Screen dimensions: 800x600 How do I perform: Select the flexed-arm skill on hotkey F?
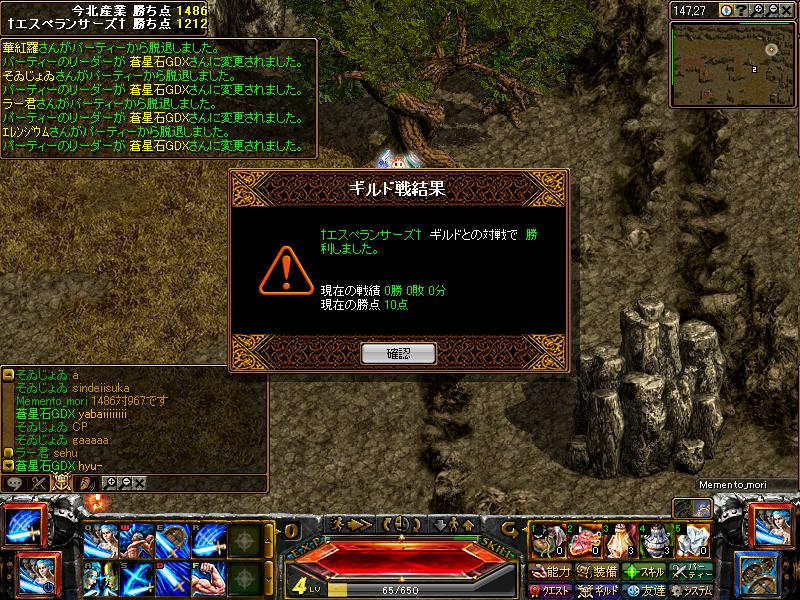pos(208,577)
